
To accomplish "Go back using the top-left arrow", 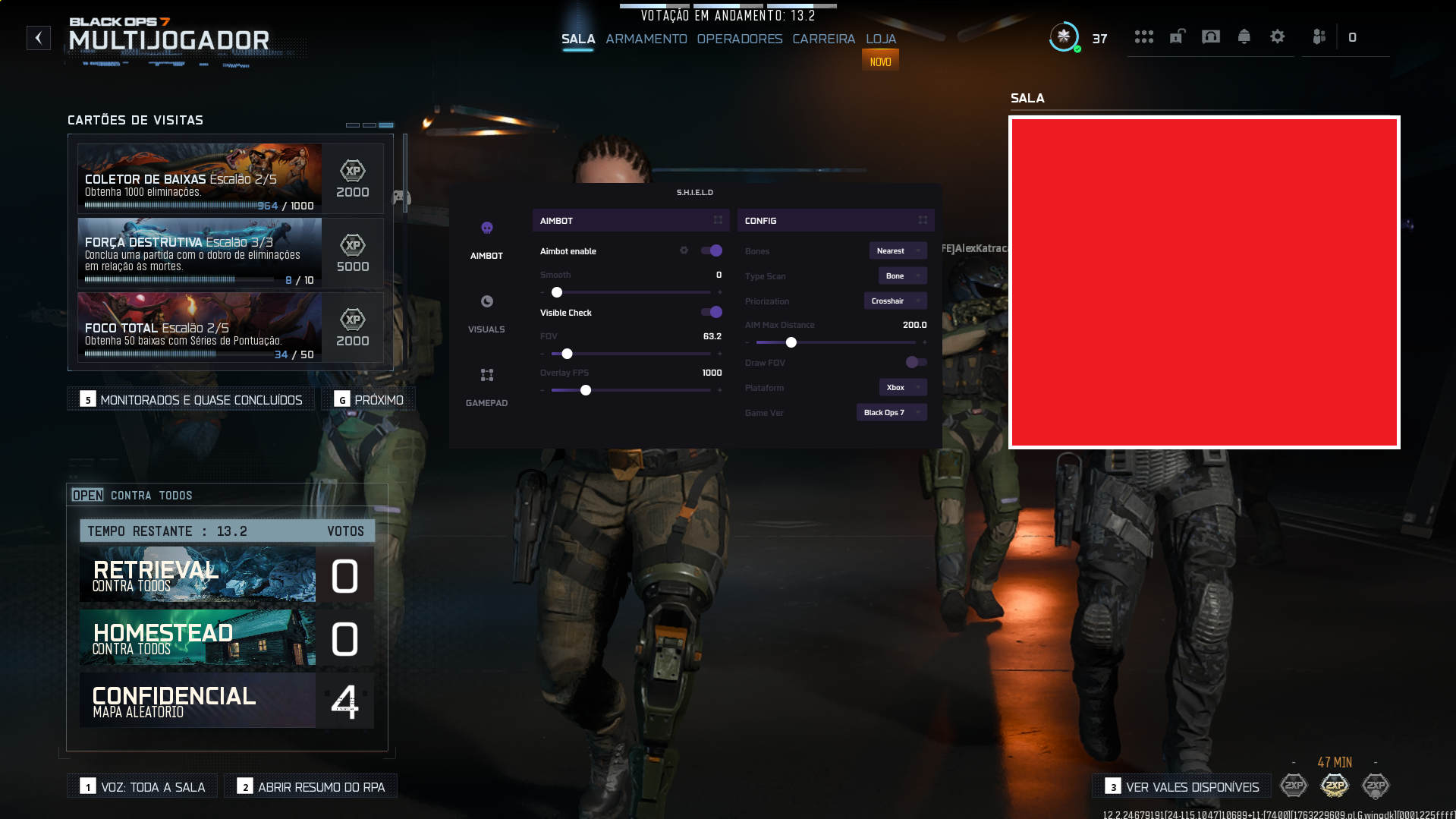I will tap(39, 38).
